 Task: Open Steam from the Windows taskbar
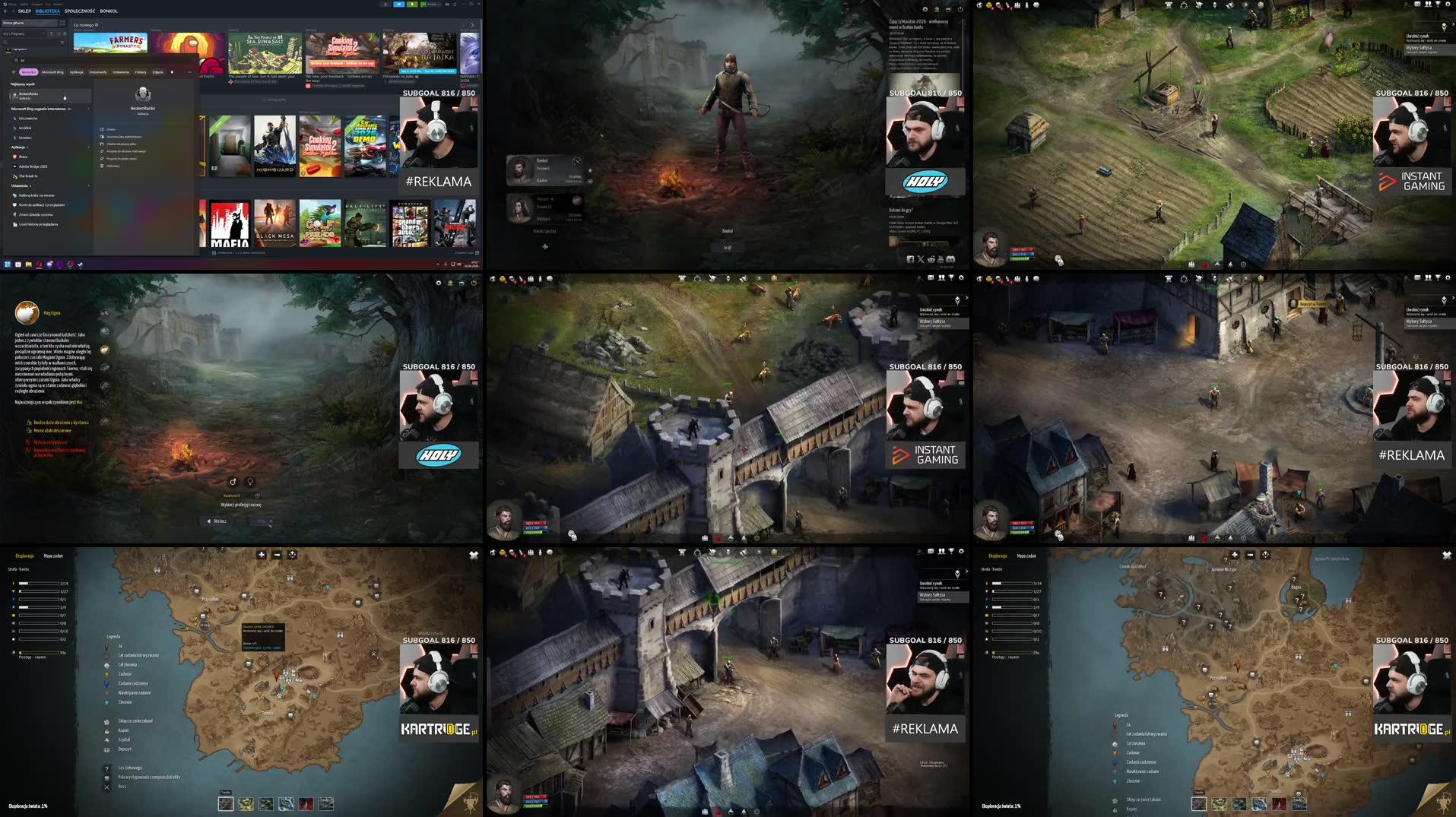70,264
